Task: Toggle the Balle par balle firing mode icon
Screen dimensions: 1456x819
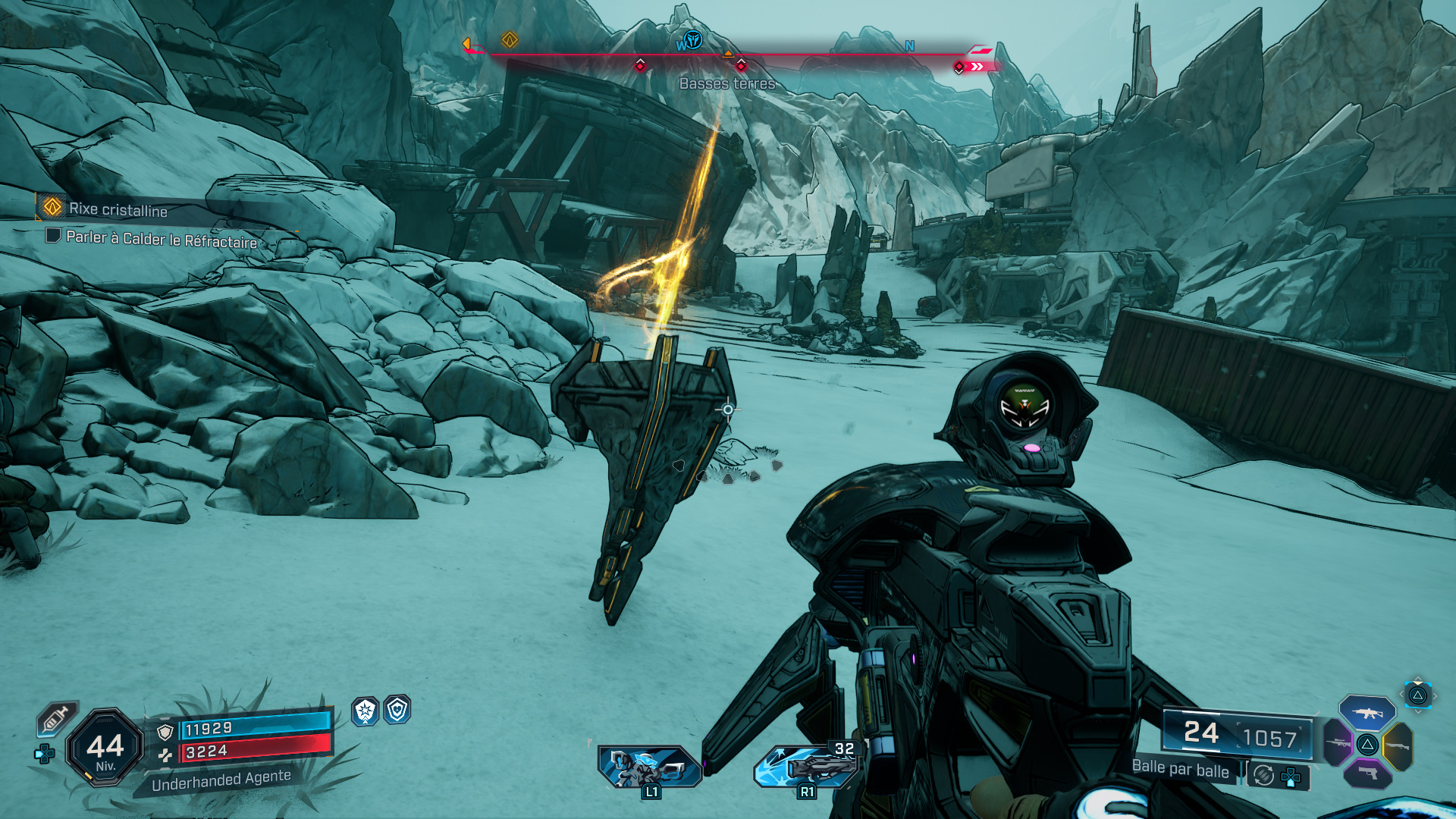Action: tap(1263, 775)
